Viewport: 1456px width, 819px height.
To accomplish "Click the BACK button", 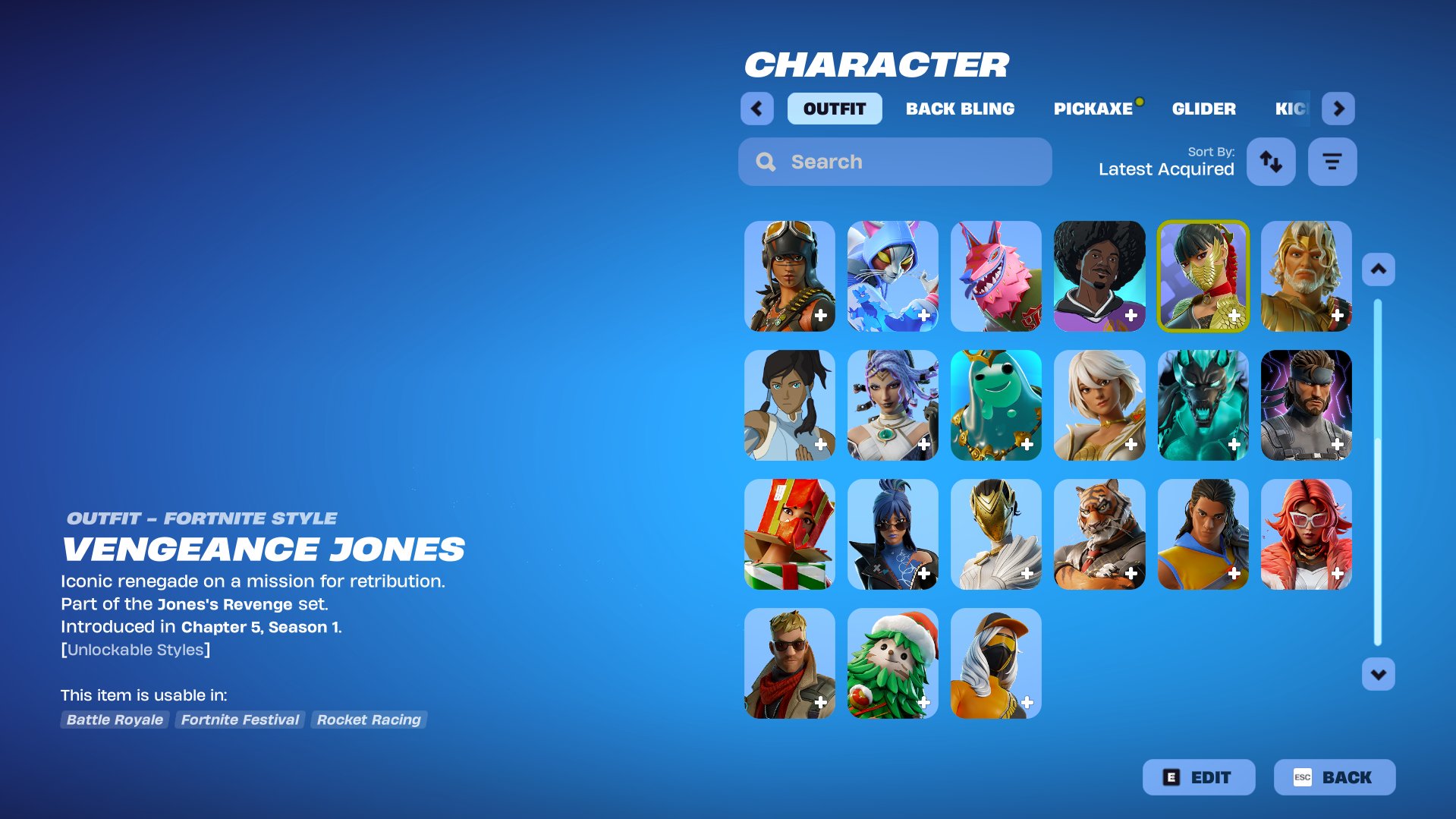I will (x=1335, y=776).
